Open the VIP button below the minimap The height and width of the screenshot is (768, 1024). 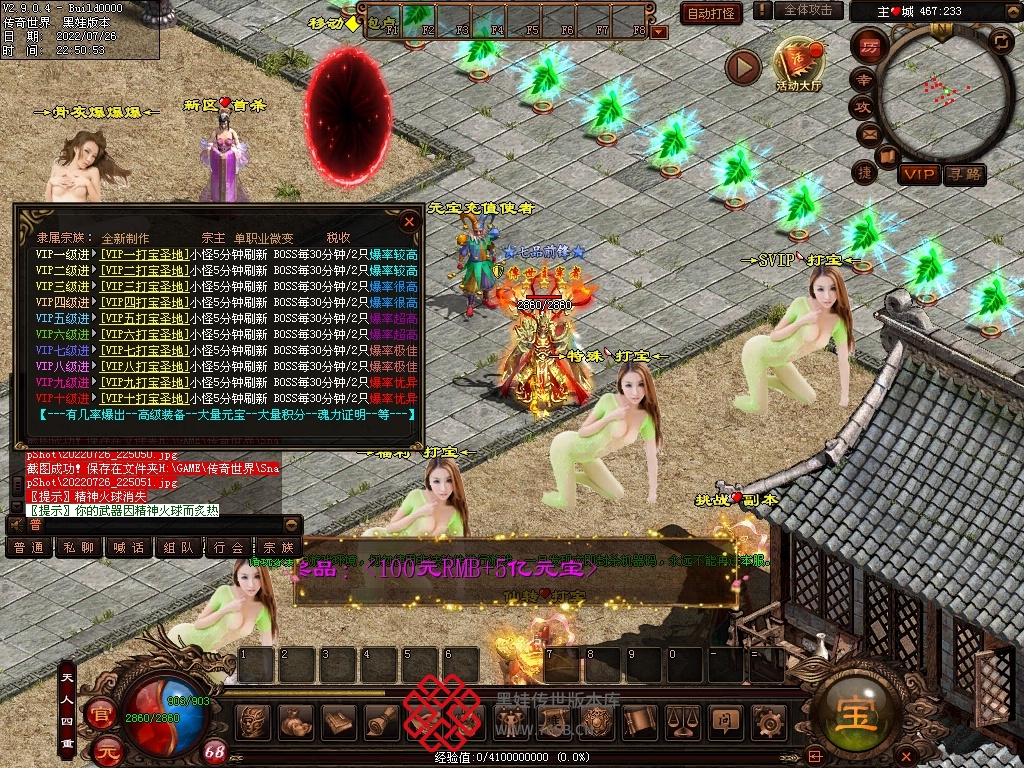(919, 174)
